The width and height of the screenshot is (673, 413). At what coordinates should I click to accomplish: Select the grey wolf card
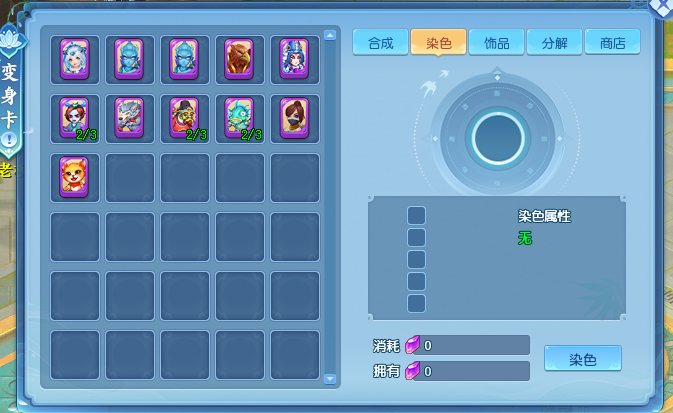130,118
